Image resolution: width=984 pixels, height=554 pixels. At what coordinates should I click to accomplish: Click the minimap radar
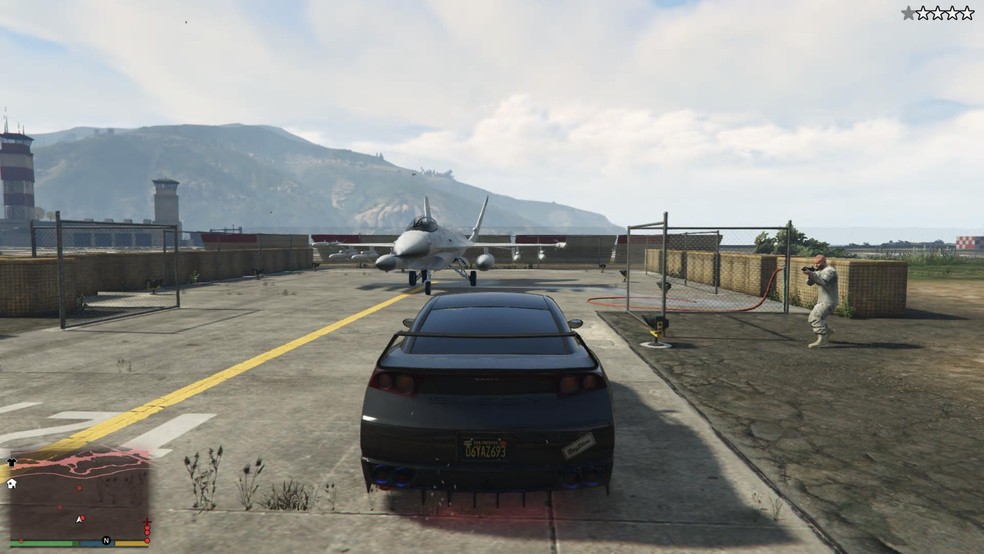tap(78, 496)
